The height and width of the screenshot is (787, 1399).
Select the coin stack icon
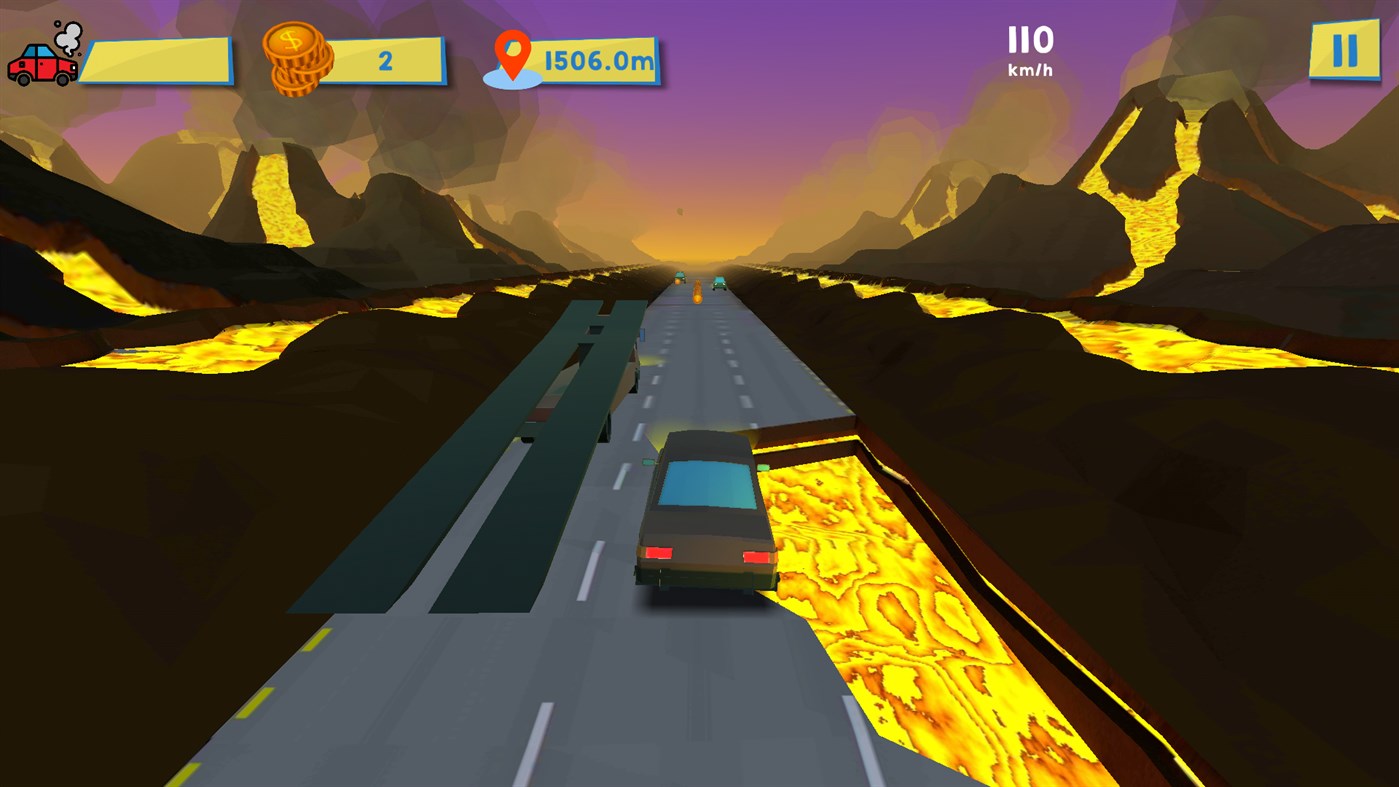[x=296, y=58]
